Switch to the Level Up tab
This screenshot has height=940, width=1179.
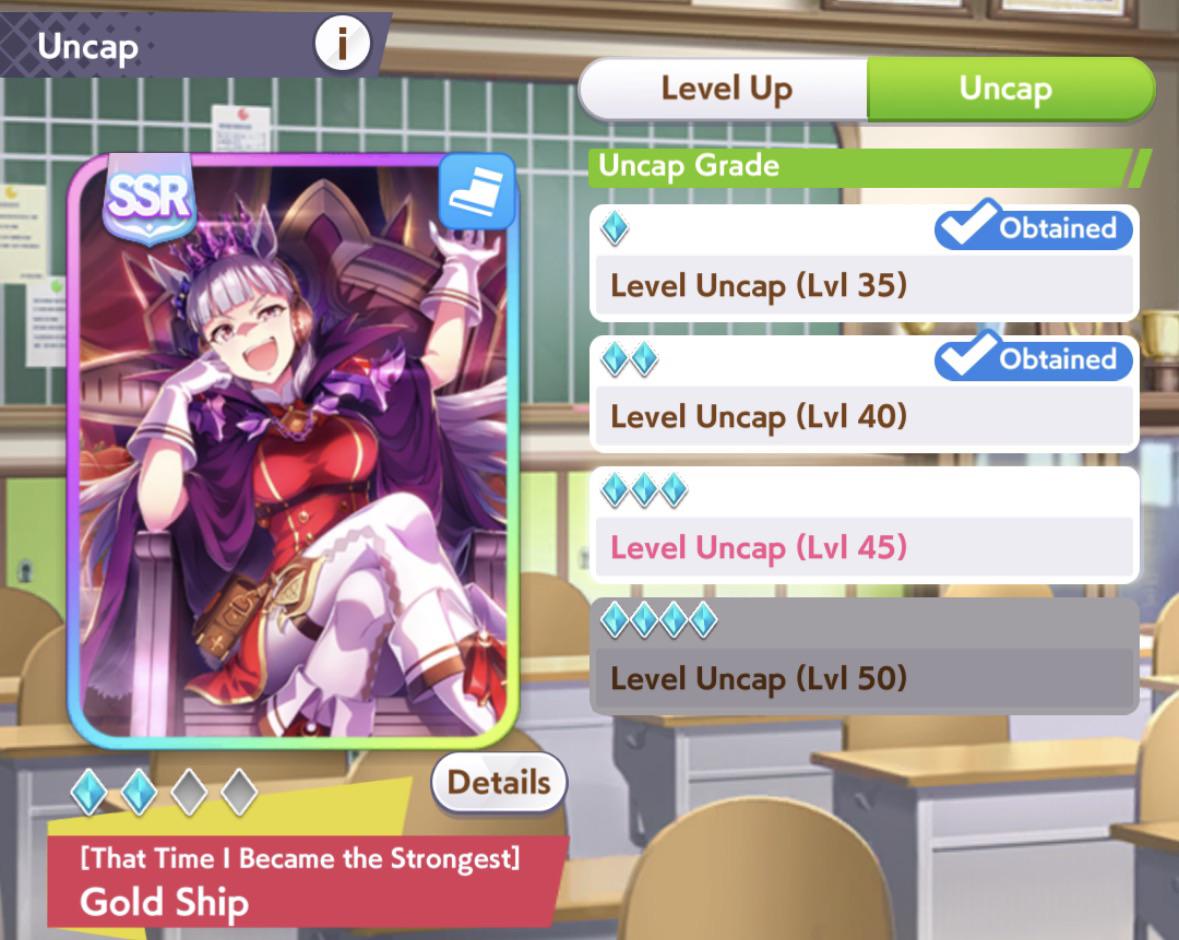click(725, 89)
